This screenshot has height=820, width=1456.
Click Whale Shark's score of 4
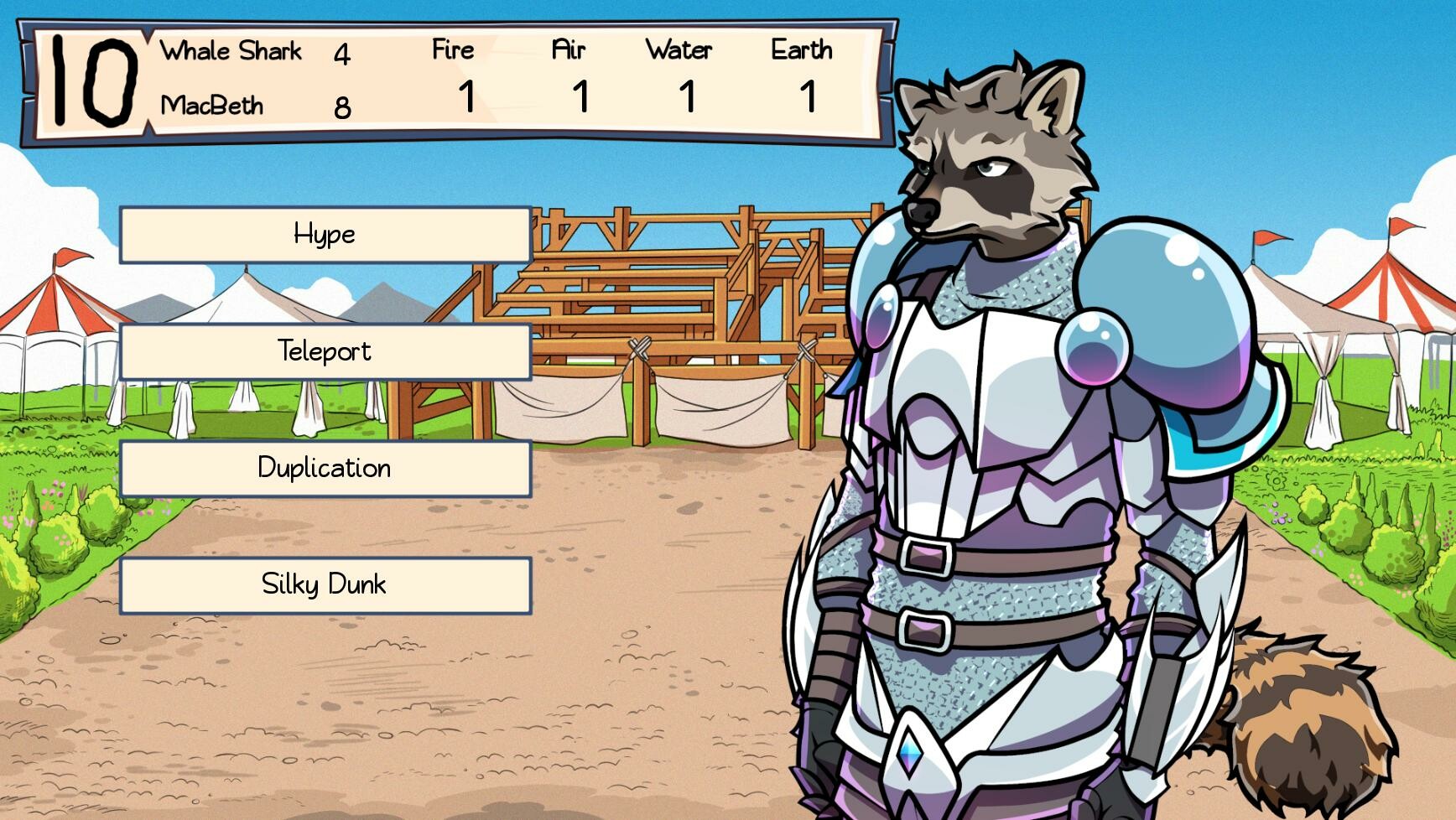click(x=344, y=54)
